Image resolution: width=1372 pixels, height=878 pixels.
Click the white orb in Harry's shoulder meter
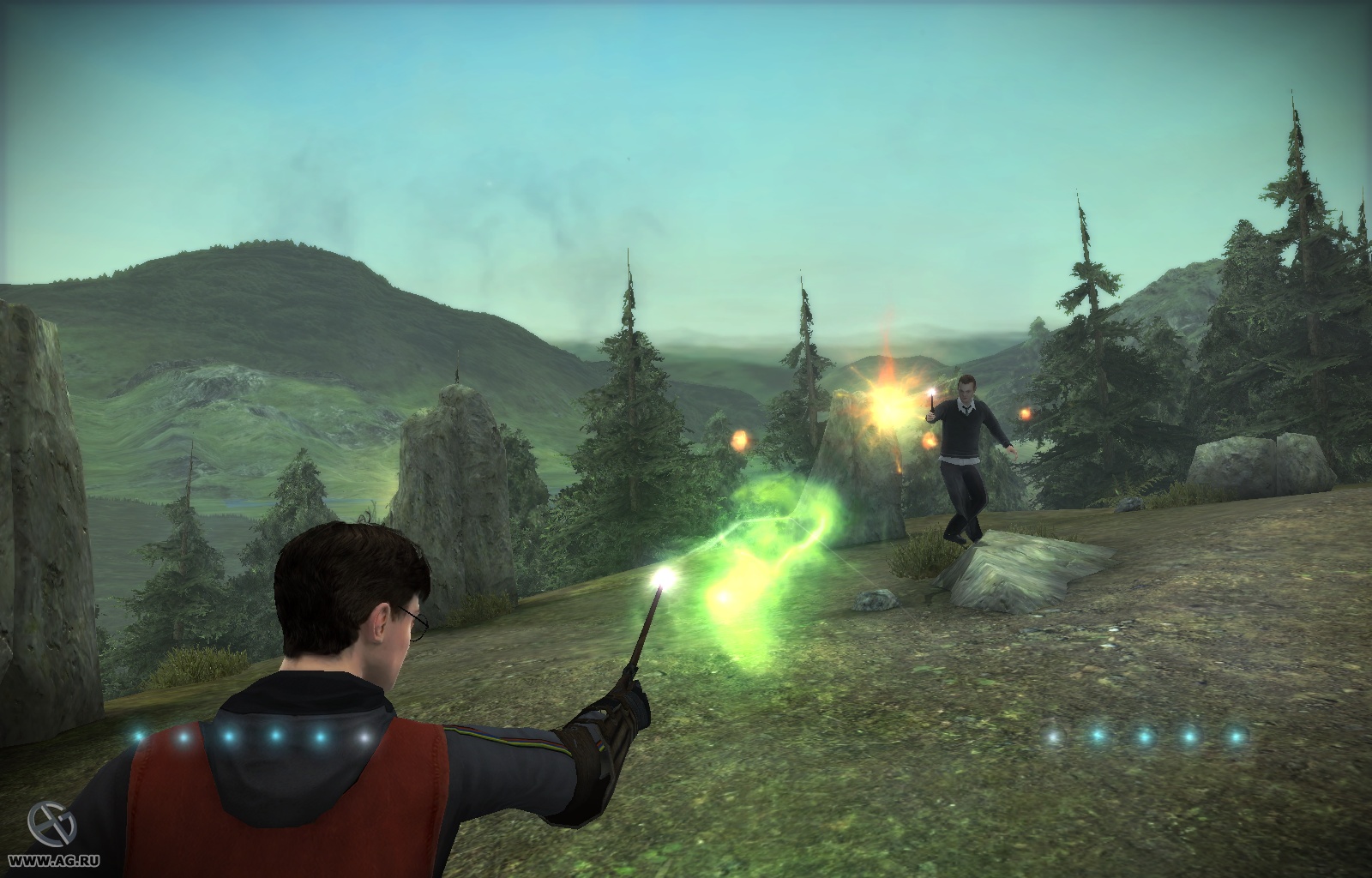[364, 736]
